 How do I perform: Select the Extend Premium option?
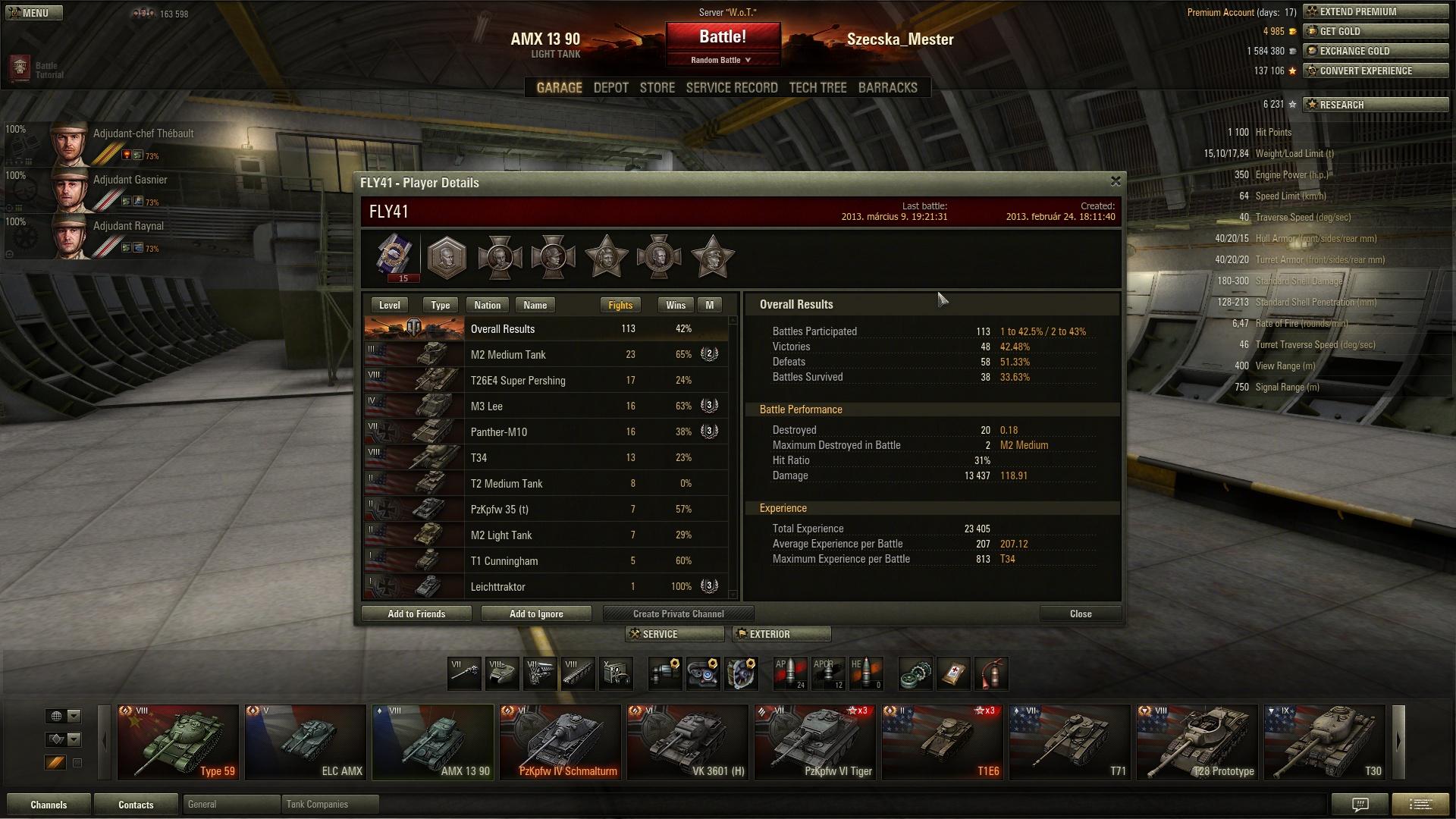1374,12
